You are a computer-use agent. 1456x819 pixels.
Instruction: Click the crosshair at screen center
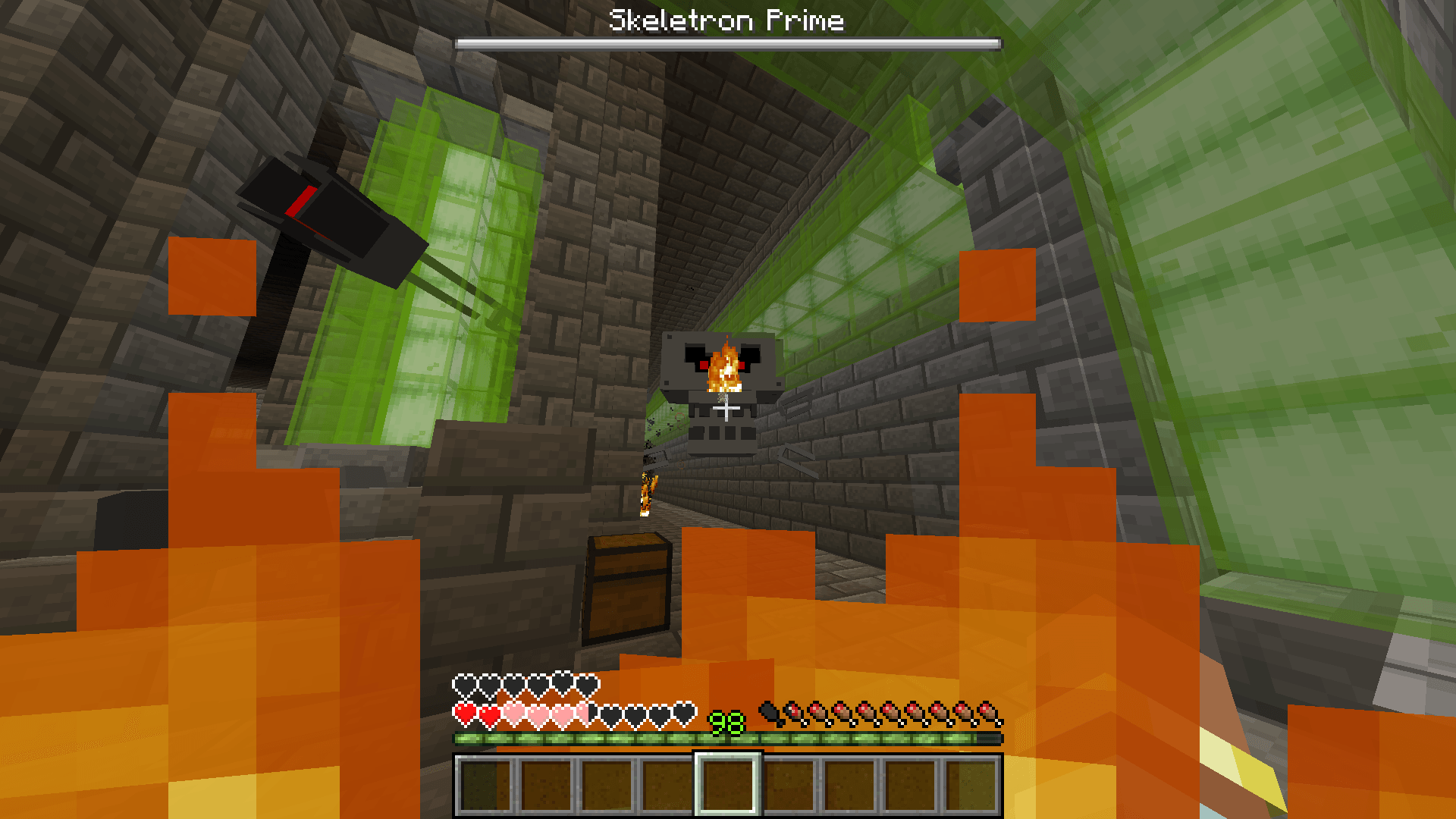[726, 409]
